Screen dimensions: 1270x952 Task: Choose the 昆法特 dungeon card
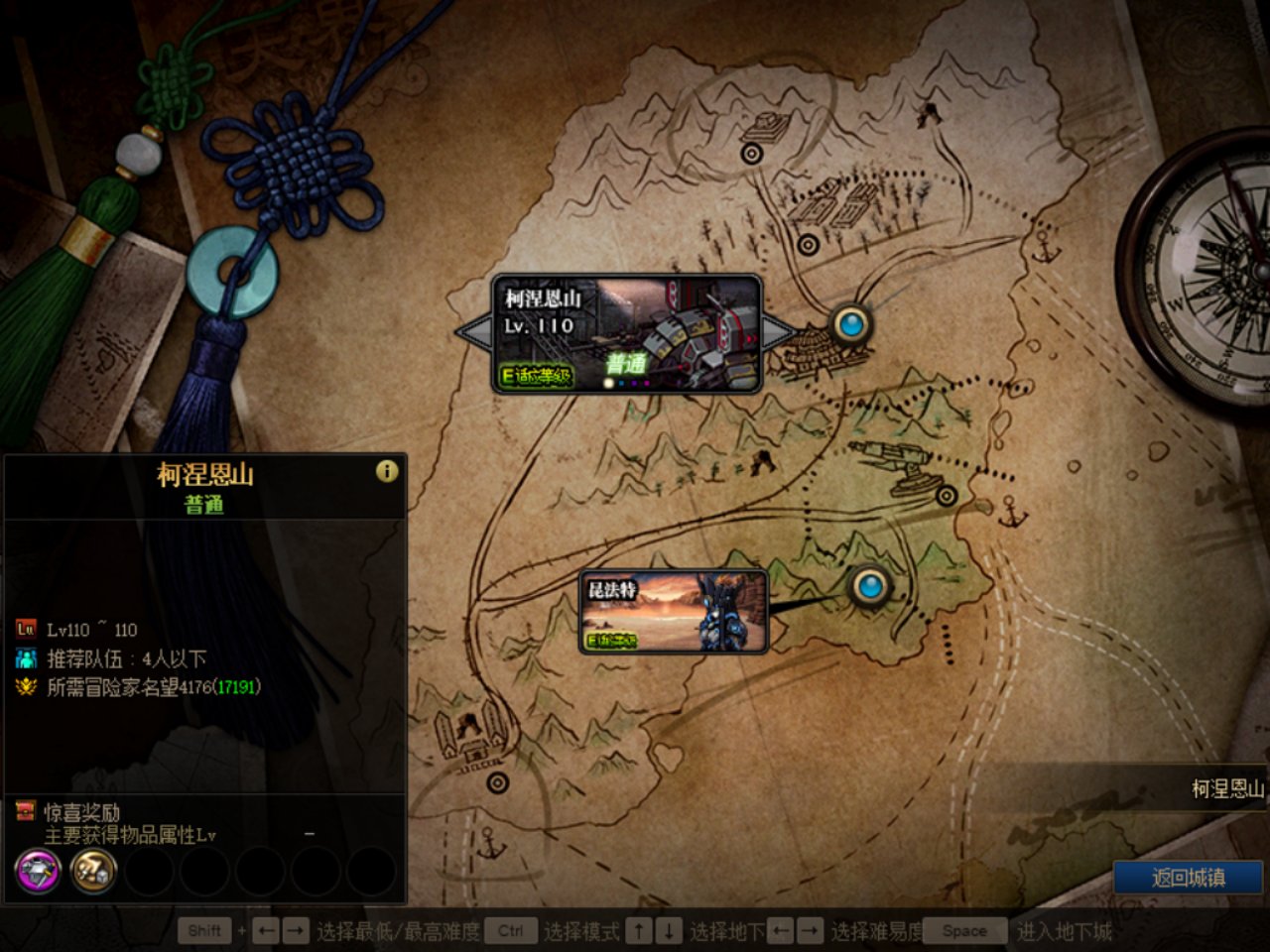[673, 612]
